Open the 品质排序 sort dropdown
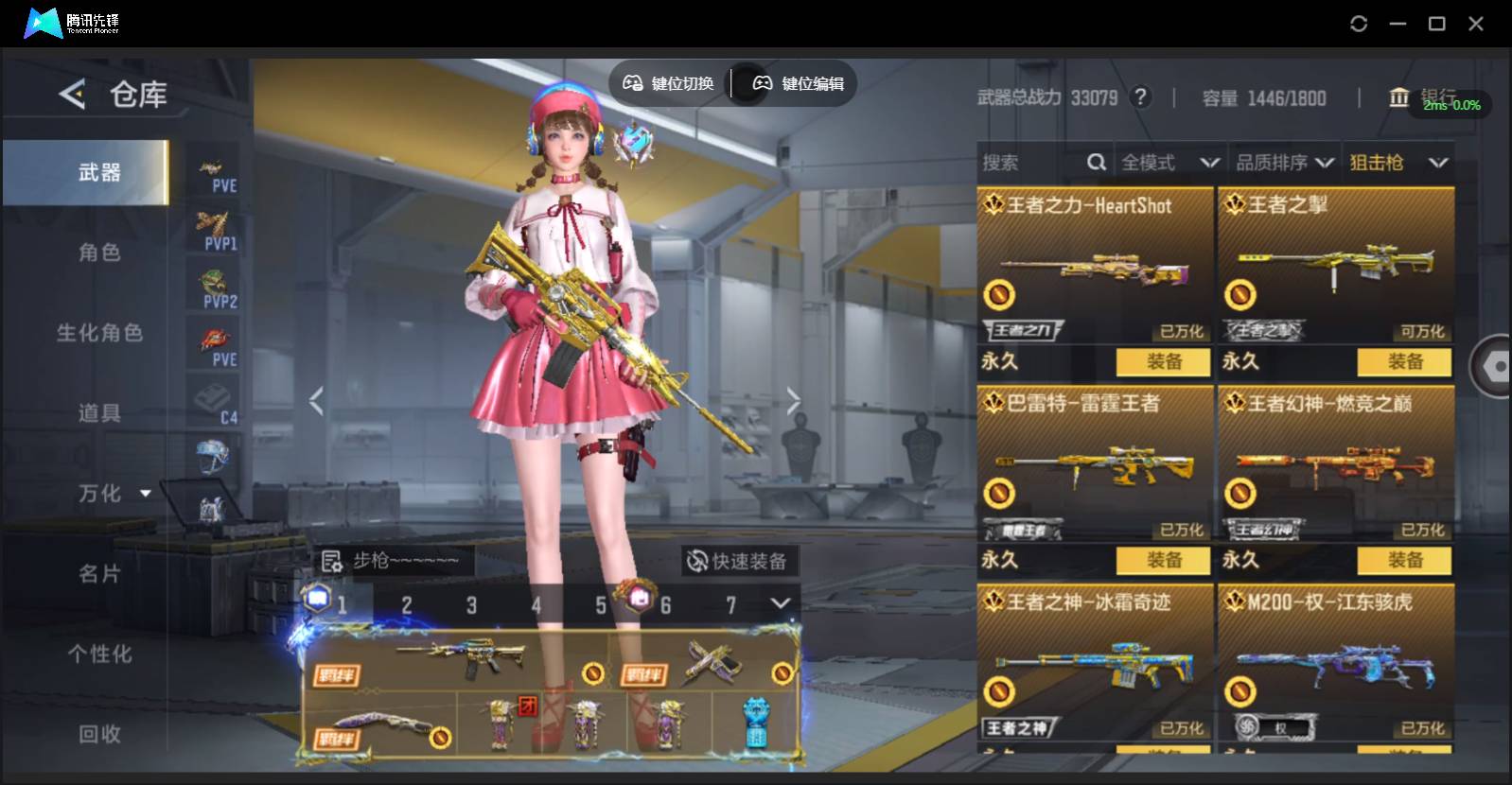 coord(1284,163)
